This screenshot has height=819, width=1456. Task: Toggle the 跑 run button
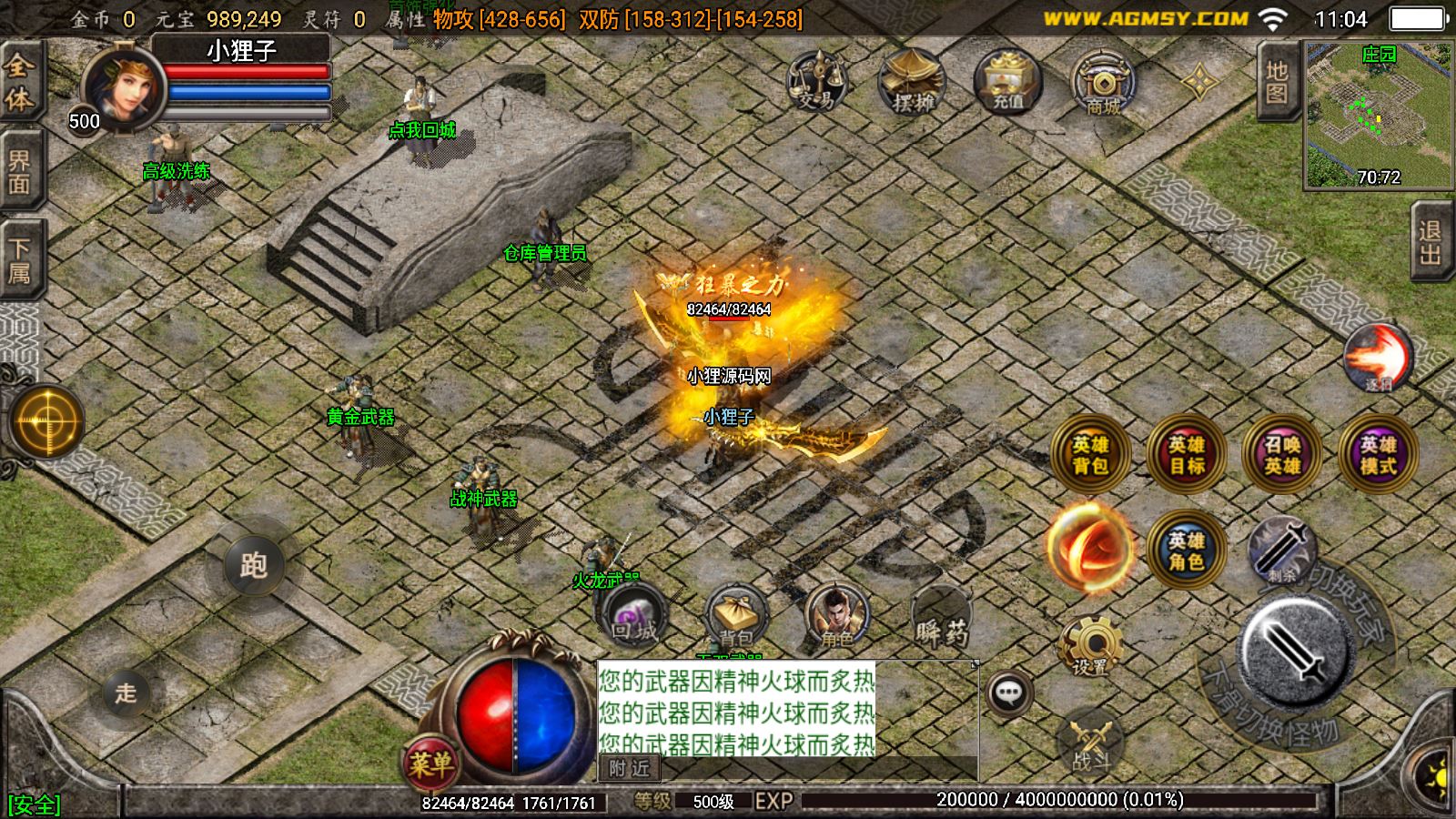coord(254,565)
